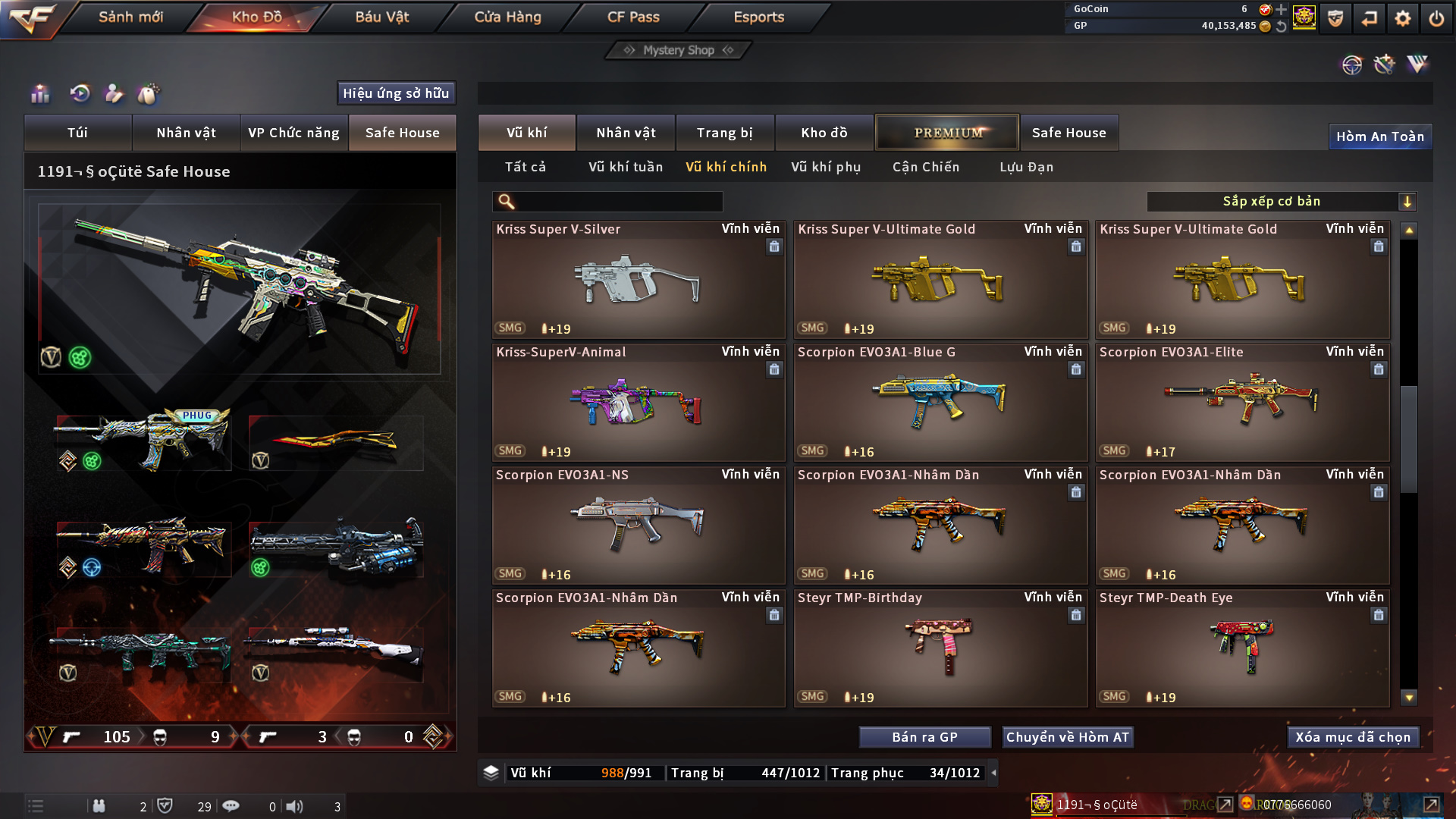Open the Mystery Shop banner
Image resolution: width=1456 pixels, height=819 pixels.
[x=678, y=50]
